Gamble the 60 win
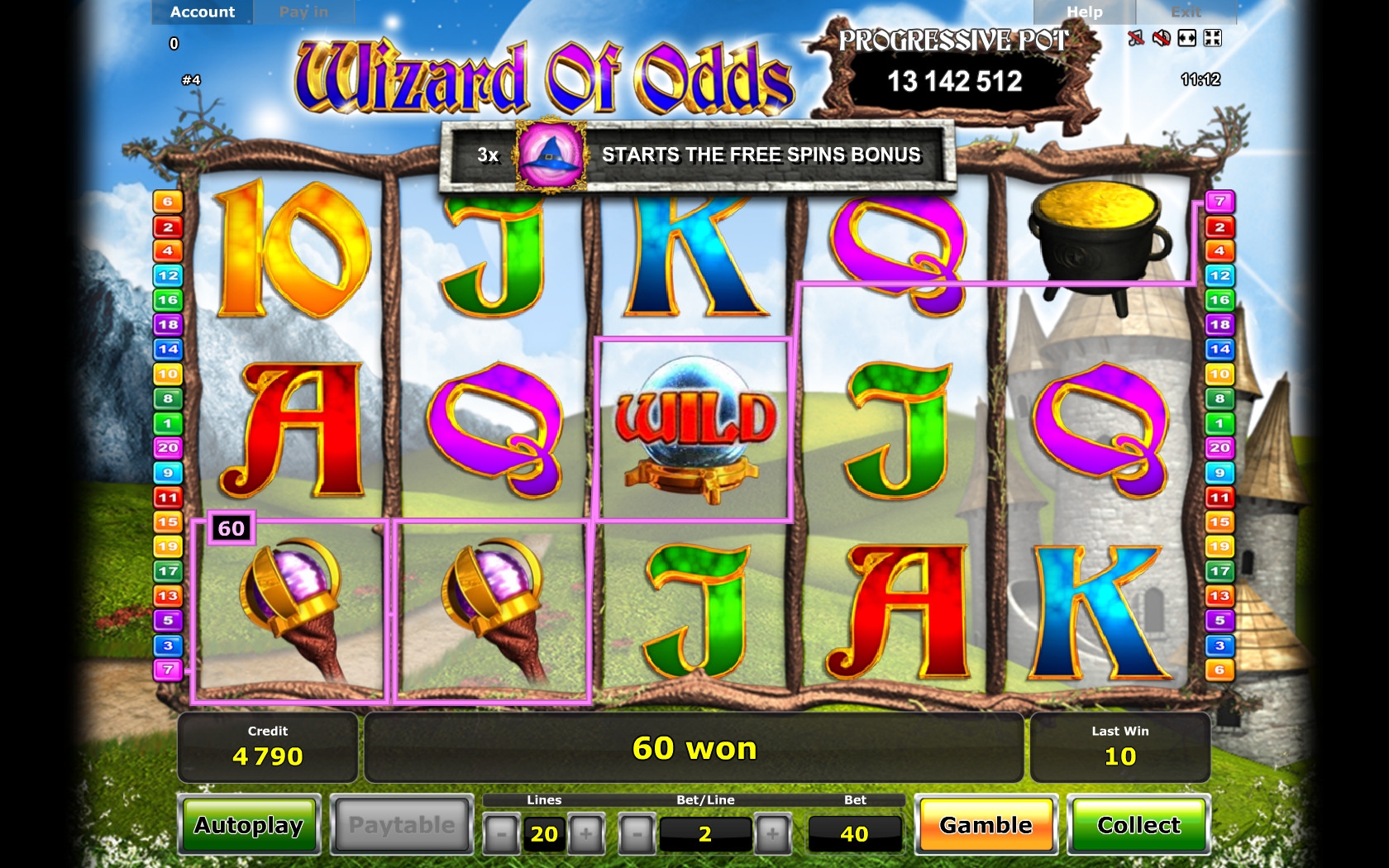 (986, 825)
